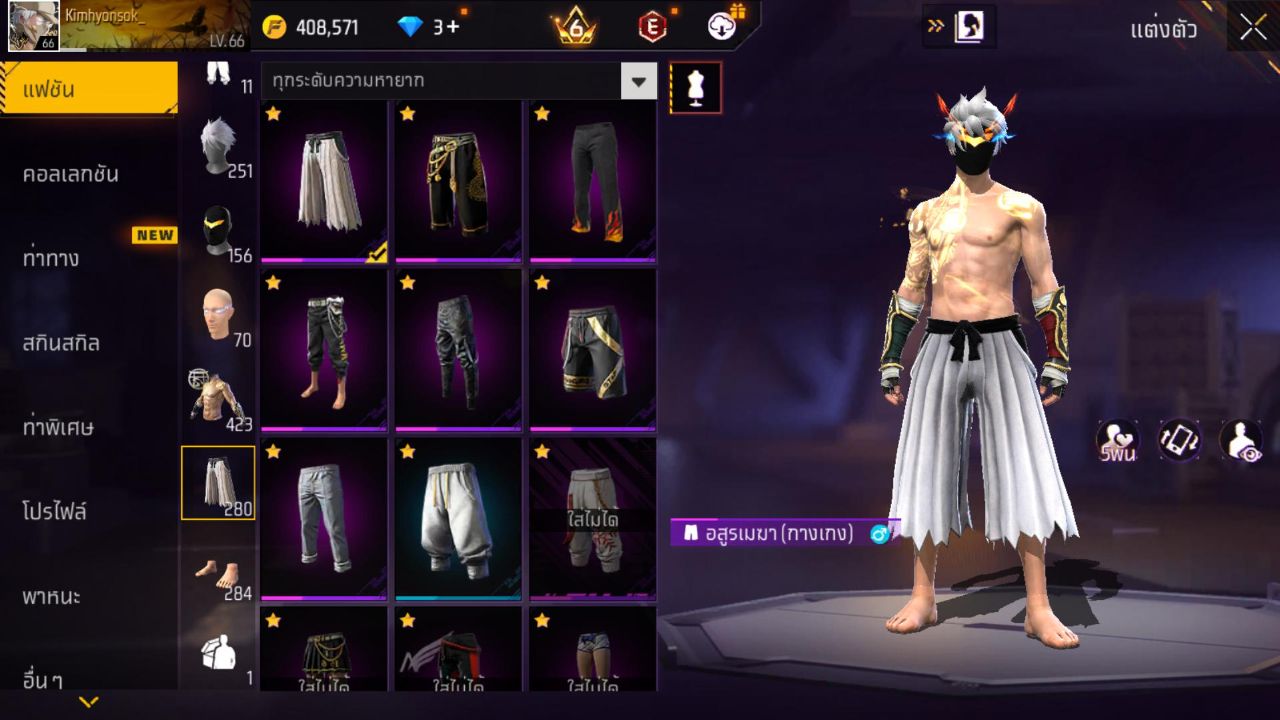Open the rarity filter dropdown
The width and height of the screenshot is (1280, 720).
[x=638, y=81]
